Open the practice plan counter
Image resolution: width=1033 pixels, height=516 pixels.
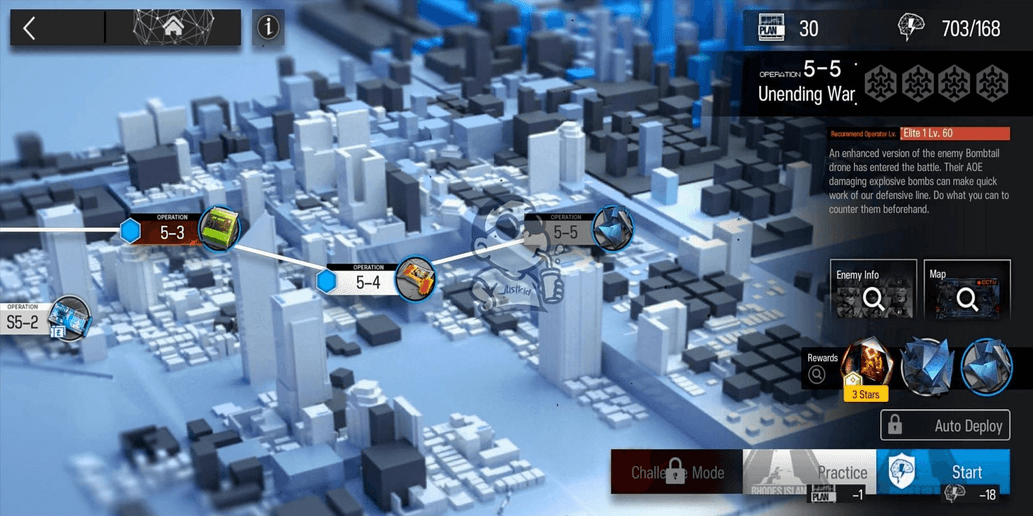[x=788, y=29]
